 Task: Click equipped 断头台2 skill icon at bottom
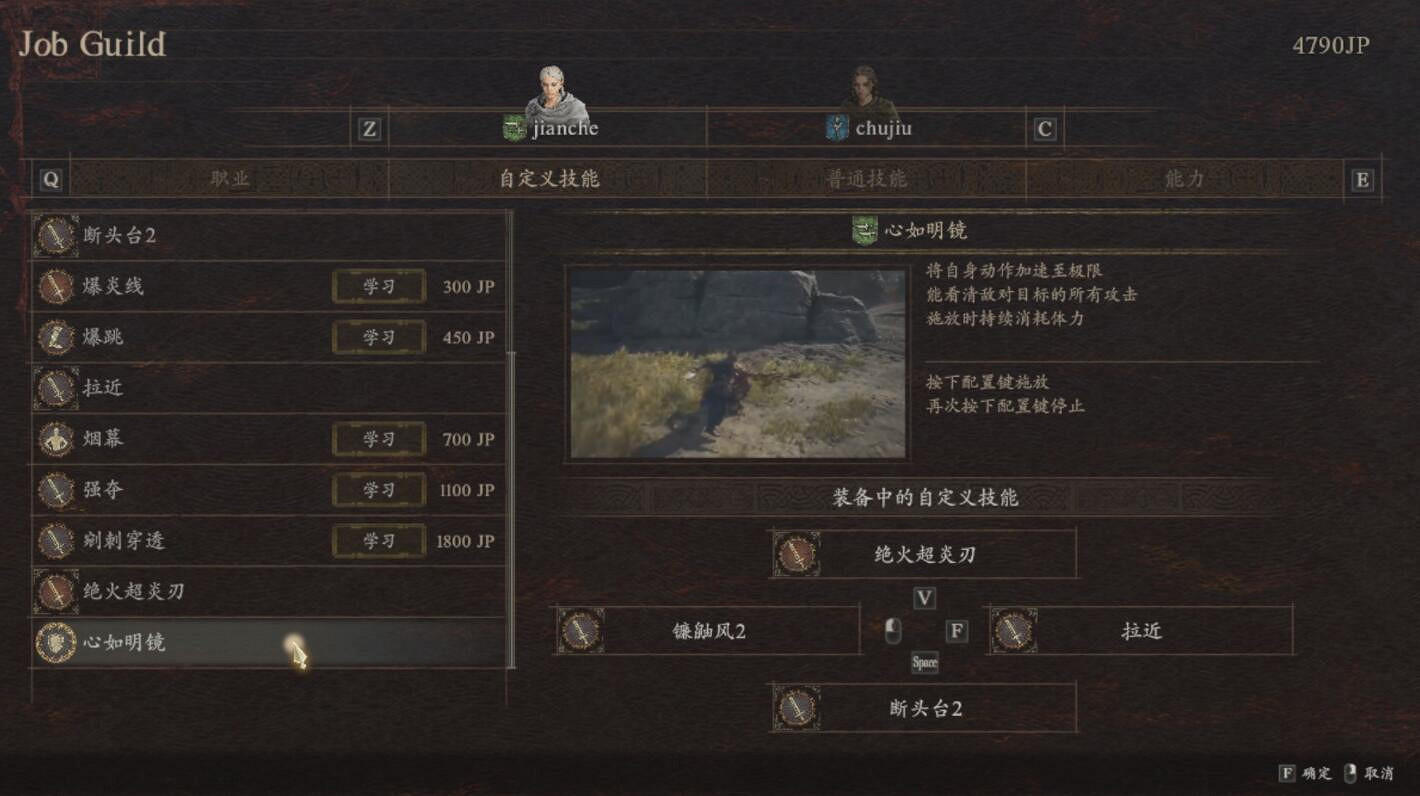tap(795, 708)
